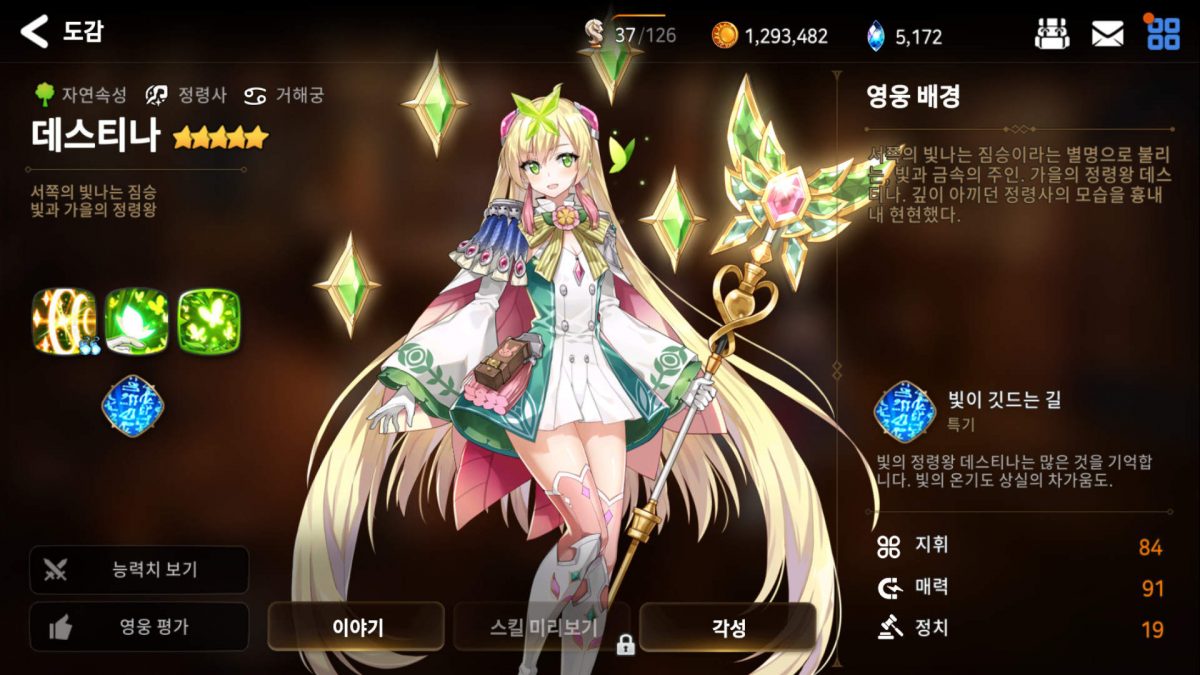
Task: Open the 영웅 평가 hero reviews
Action: click(x=139, y=627)
